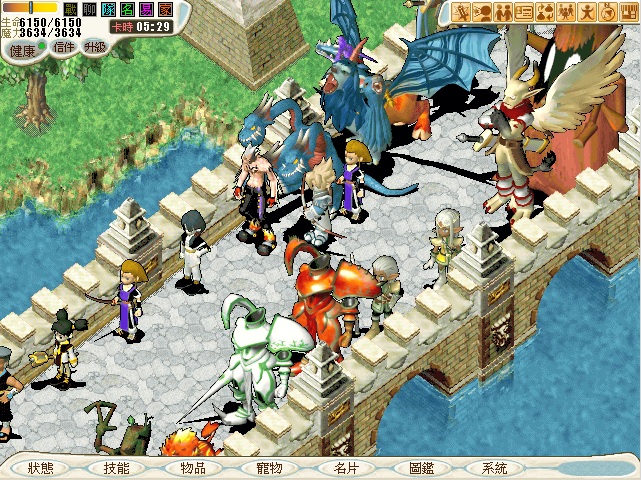Screen dimensions: 641x480
Task: Click the ID card exchange icon
Action: point(525,12)
